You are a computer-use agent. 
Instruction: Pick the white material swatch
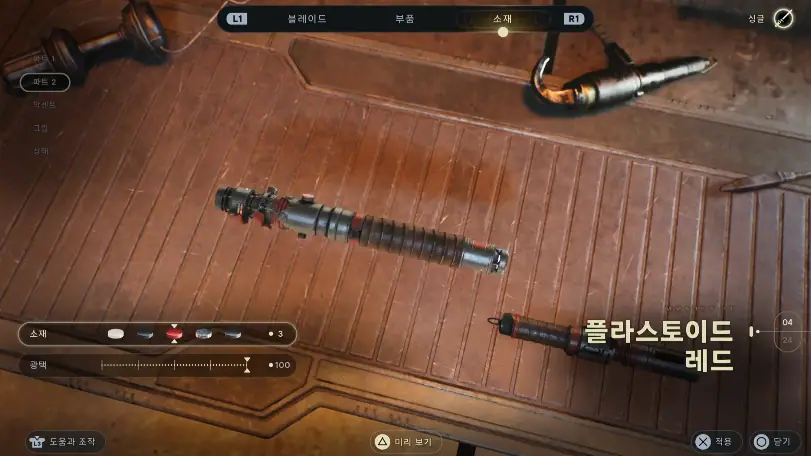point(116,334)
